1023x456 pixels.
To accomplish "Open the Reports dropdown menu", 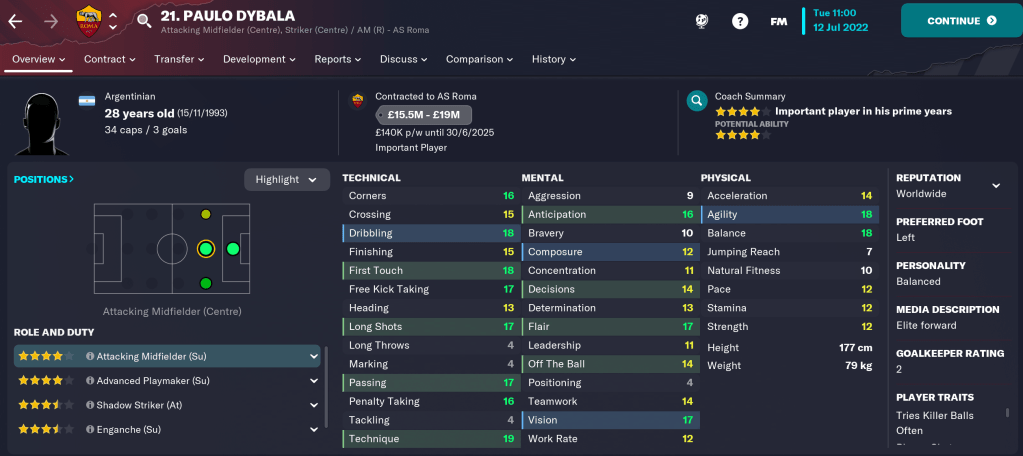I will (338, 59).
